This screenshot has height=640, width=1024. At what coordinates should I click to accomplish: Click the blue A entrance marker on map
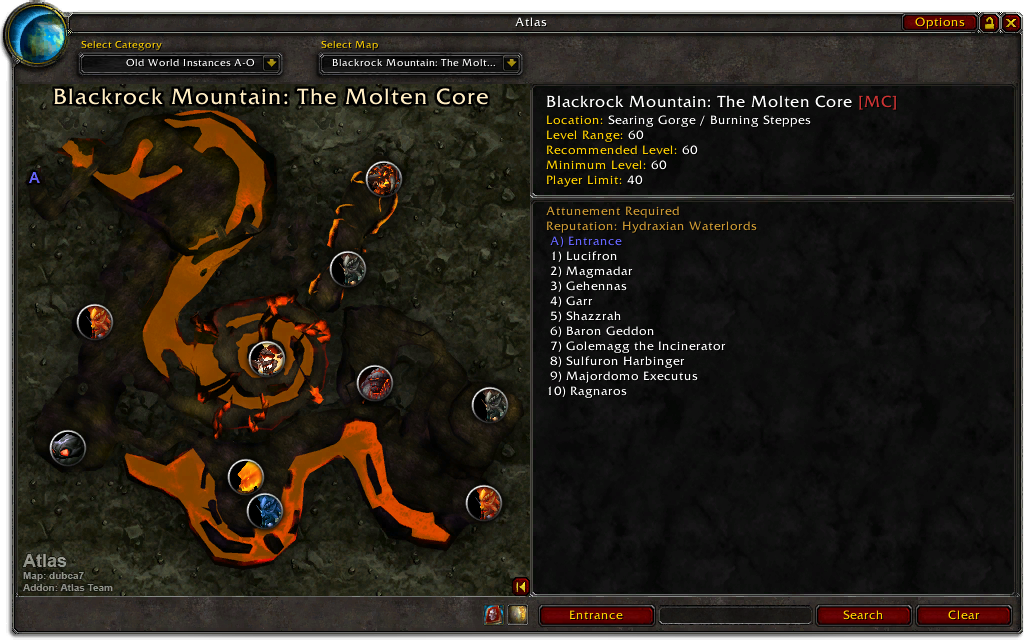[x=34, y=178]
